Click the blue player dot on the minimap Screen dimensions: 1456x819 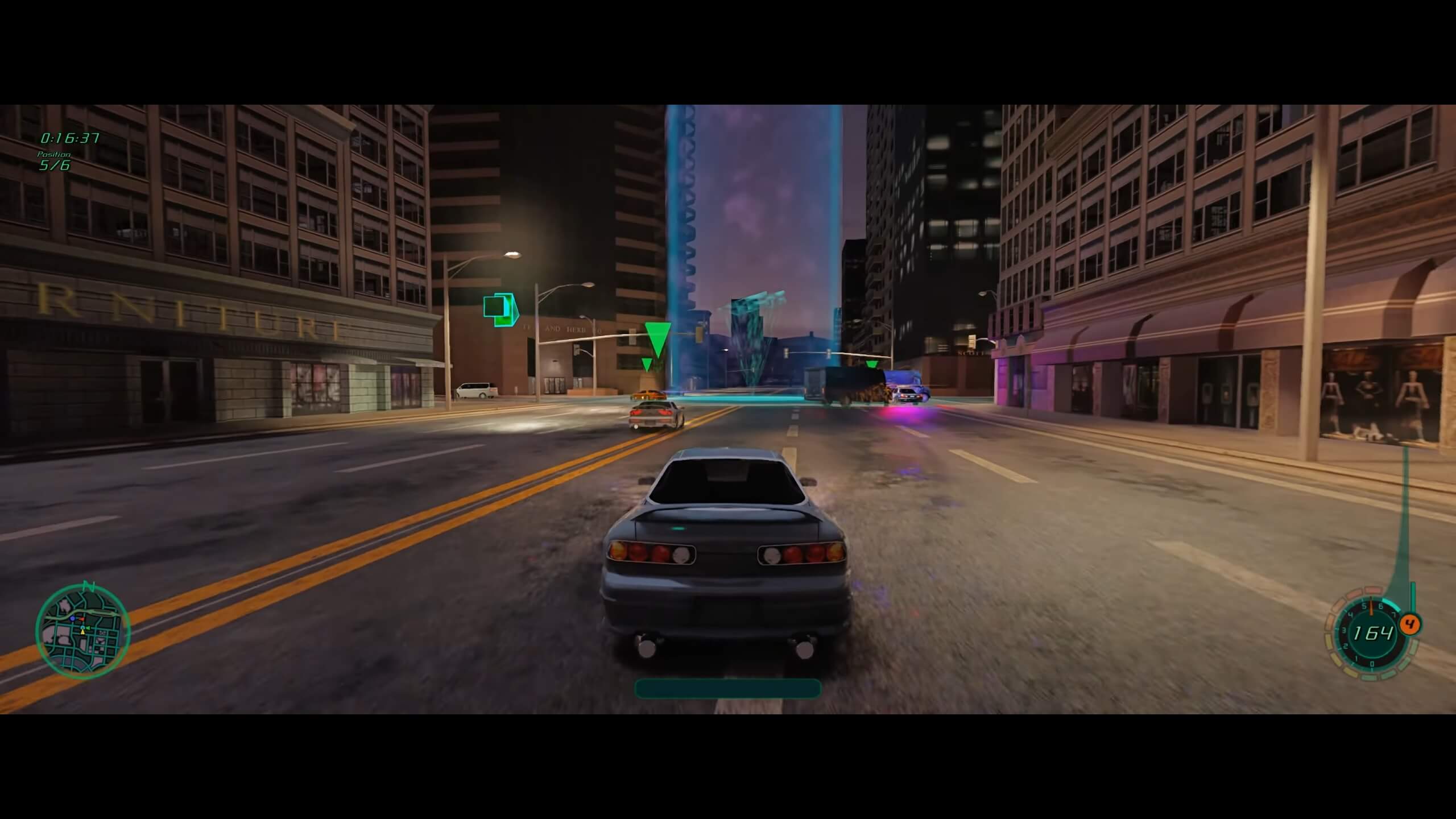[x=73, y=619]
